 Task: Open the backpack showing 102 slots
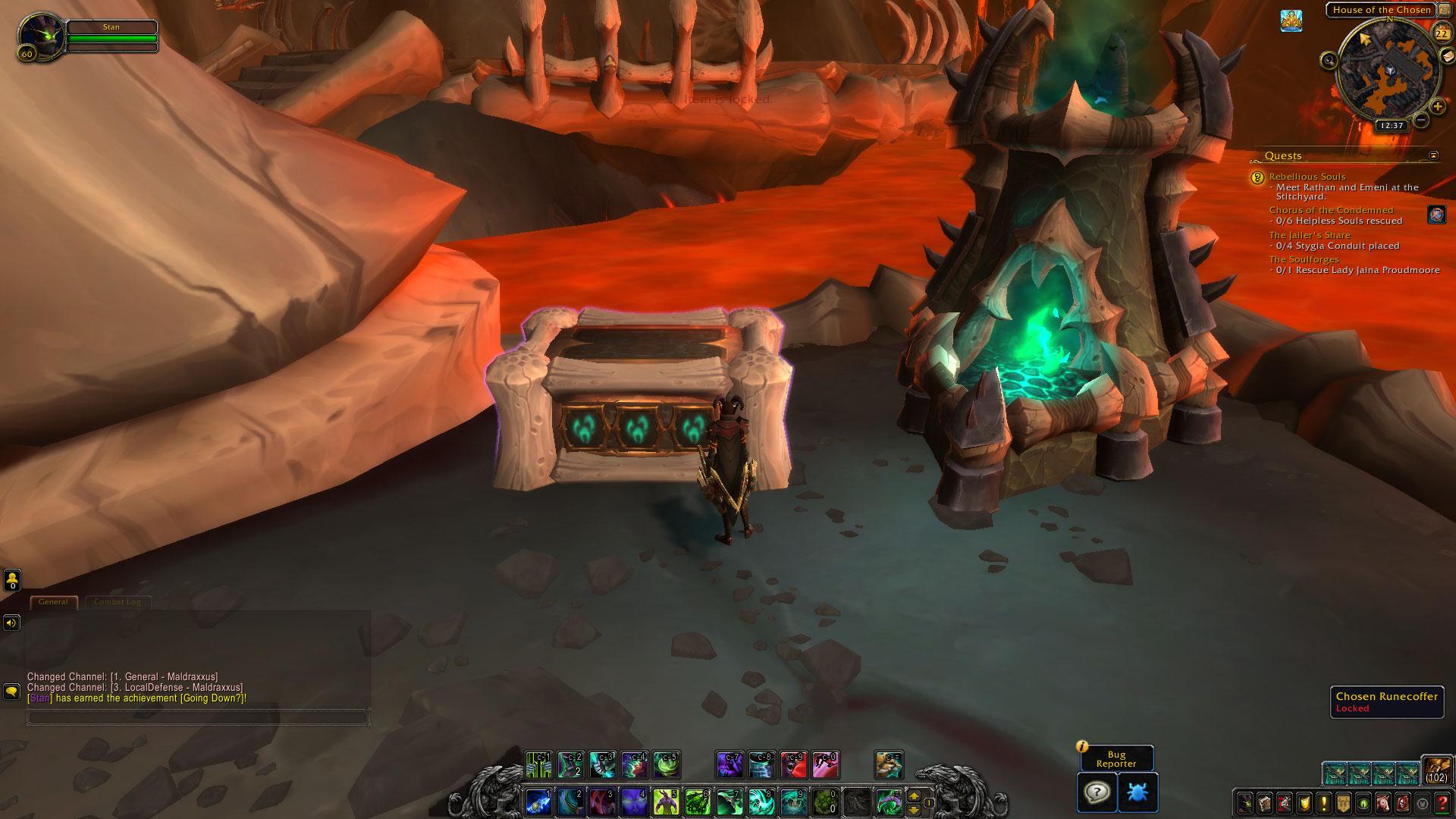pyautogui.click(x=1436, y=770)
